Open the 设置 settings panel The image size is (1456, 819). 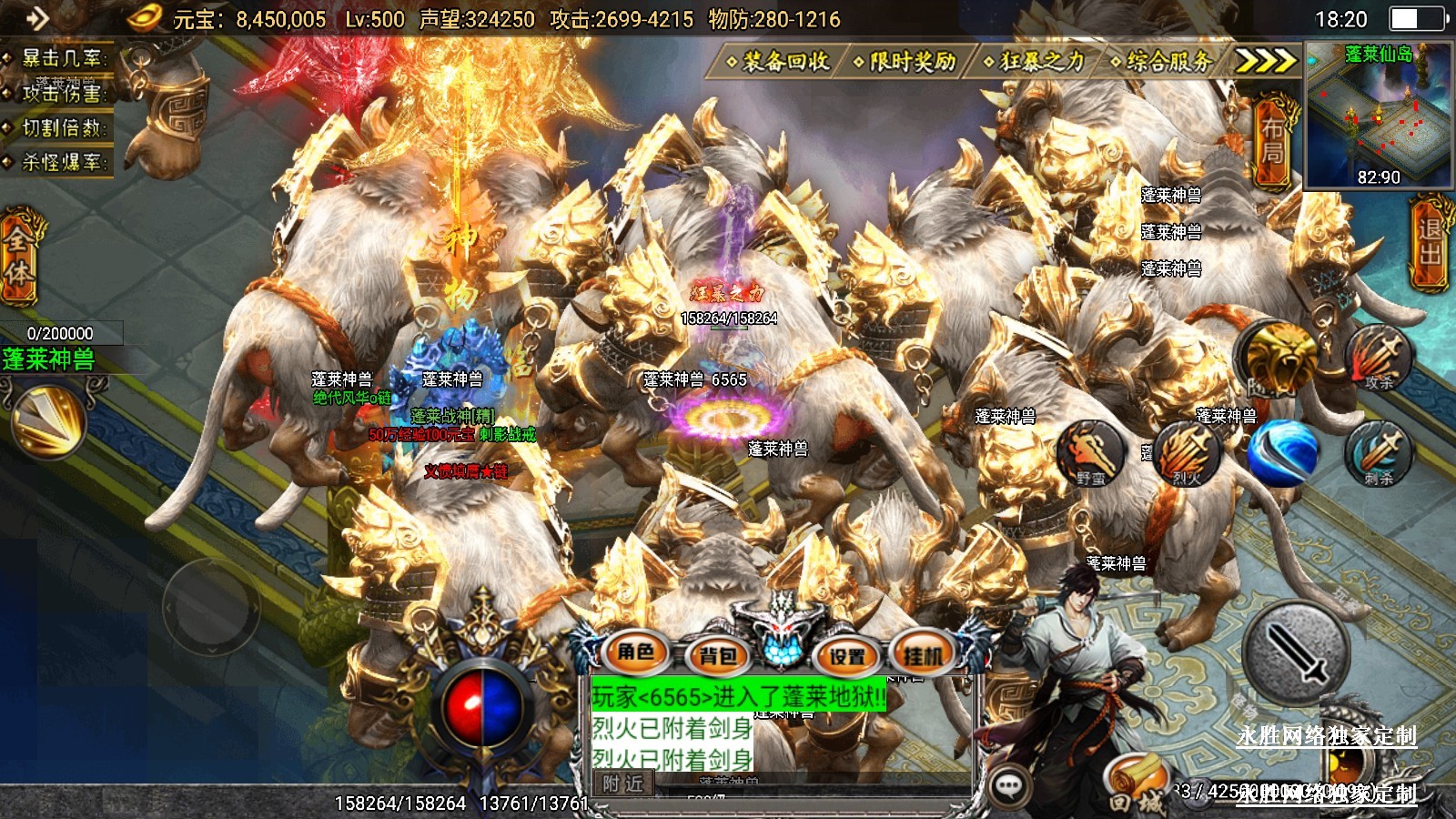(x=847, y=655)
